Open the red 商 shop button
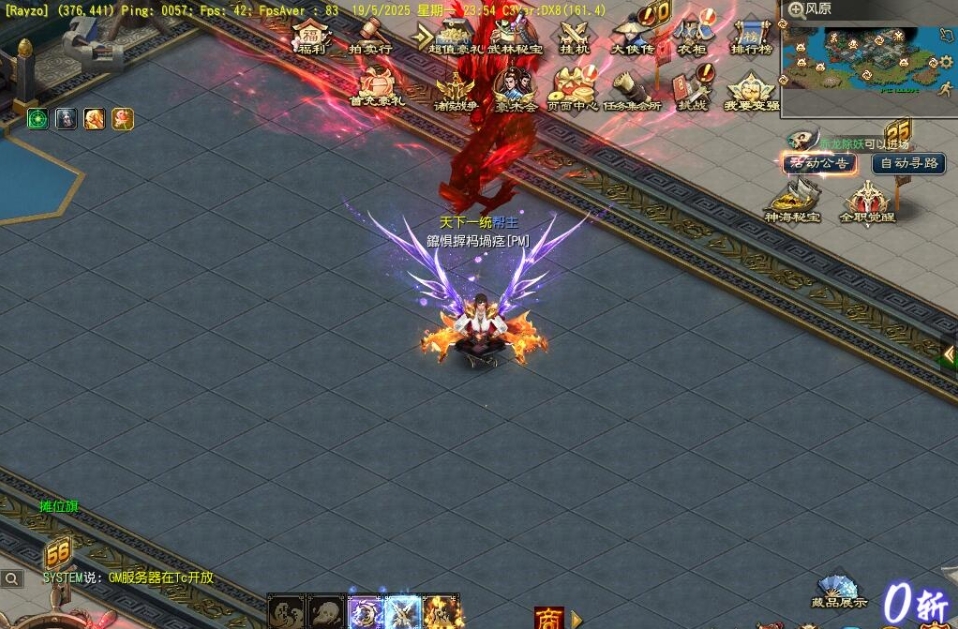The image size is (958, 629). pos(548,617)
